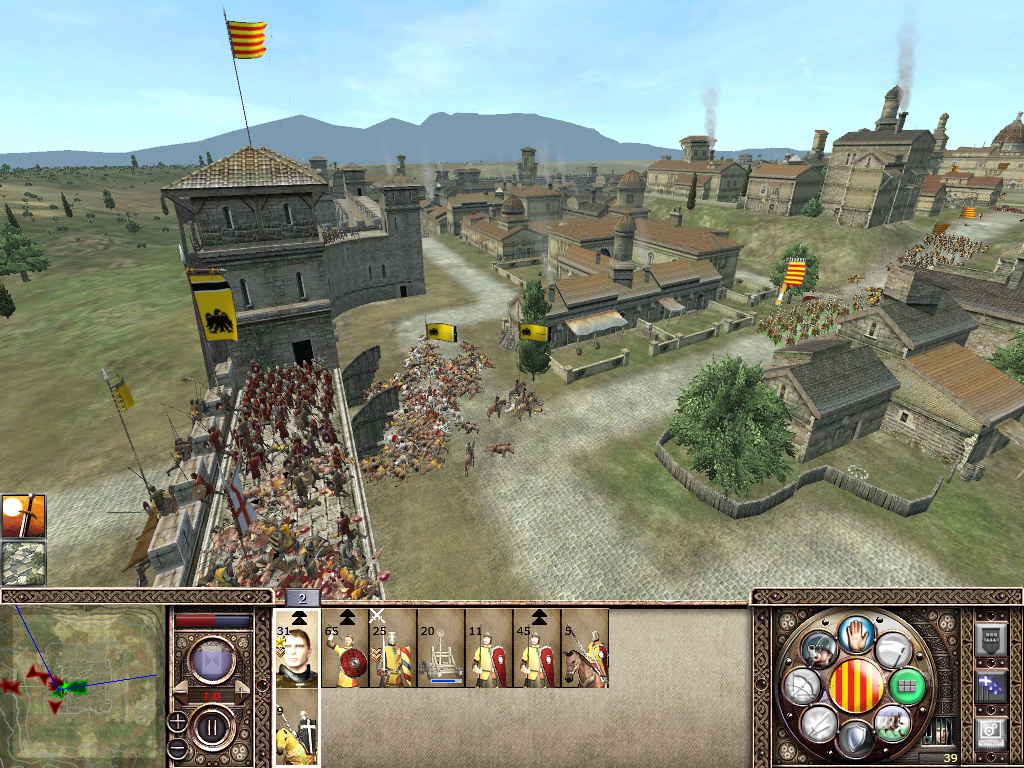Image resolution: width=1024 pixels, height=768 pixels.
Task: Pause the battle
Action: tap(213, 725)
